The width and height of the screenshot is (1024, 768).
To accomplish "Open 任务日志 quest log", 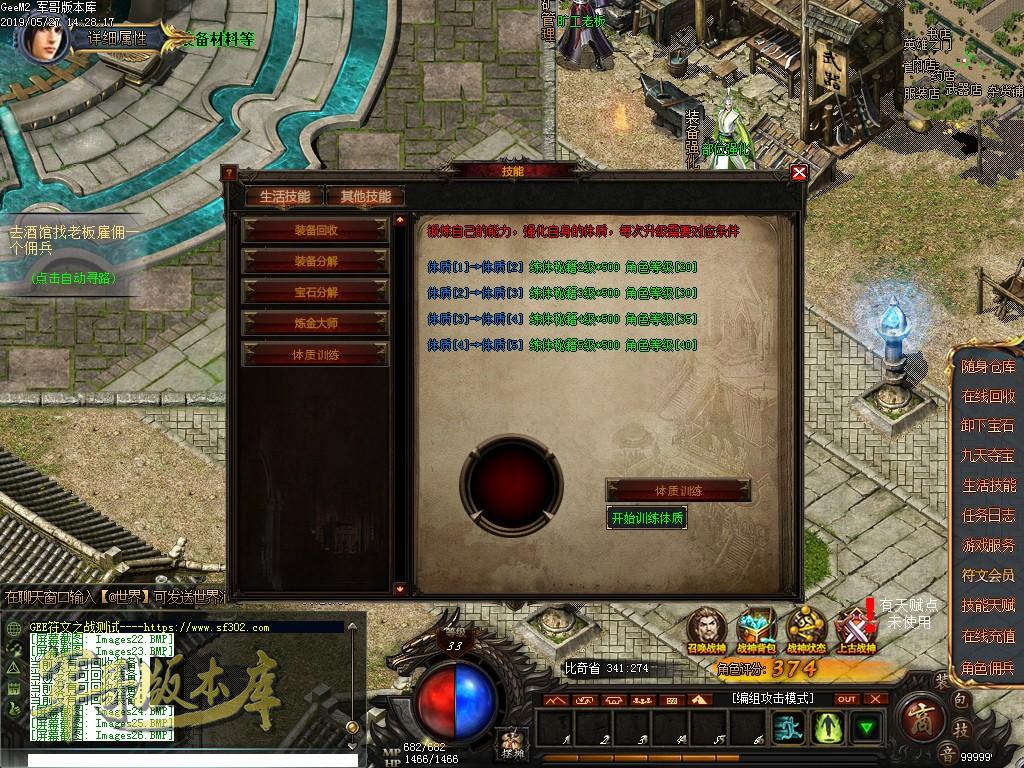I will 988,516.
